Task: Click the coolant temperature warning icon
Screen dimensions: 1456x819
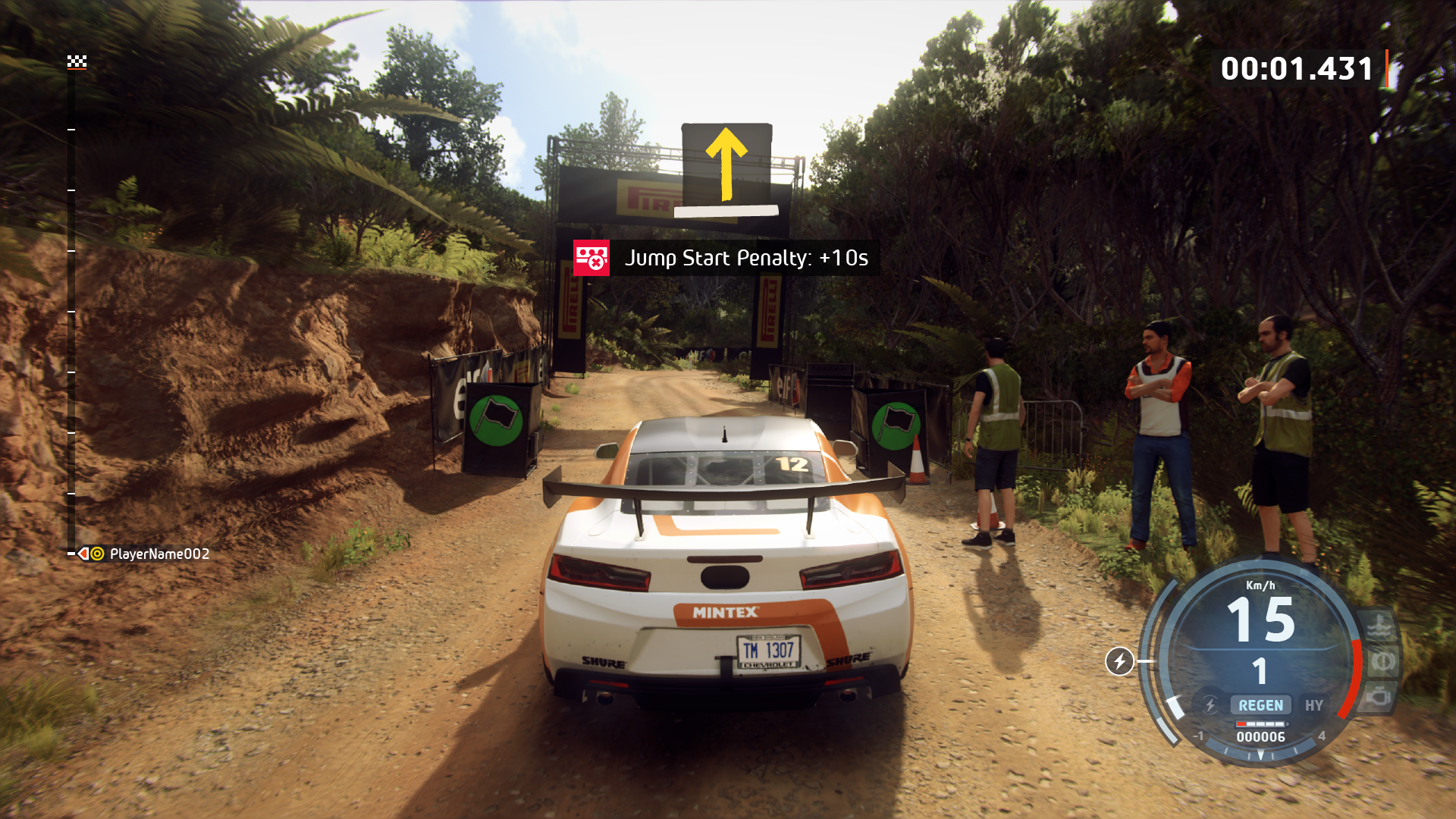Action: [x=1377, y=627]
